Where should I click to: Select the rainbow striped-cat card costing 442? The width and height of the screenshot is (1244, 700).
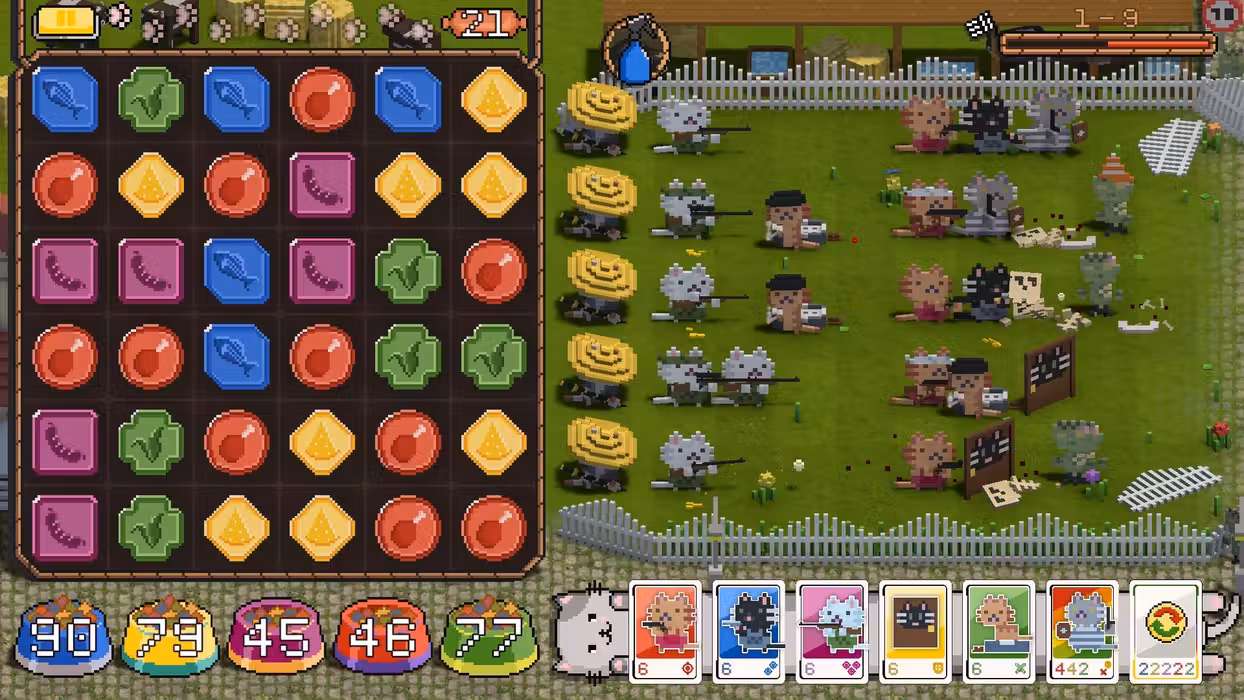click(x=1082, y=632)
